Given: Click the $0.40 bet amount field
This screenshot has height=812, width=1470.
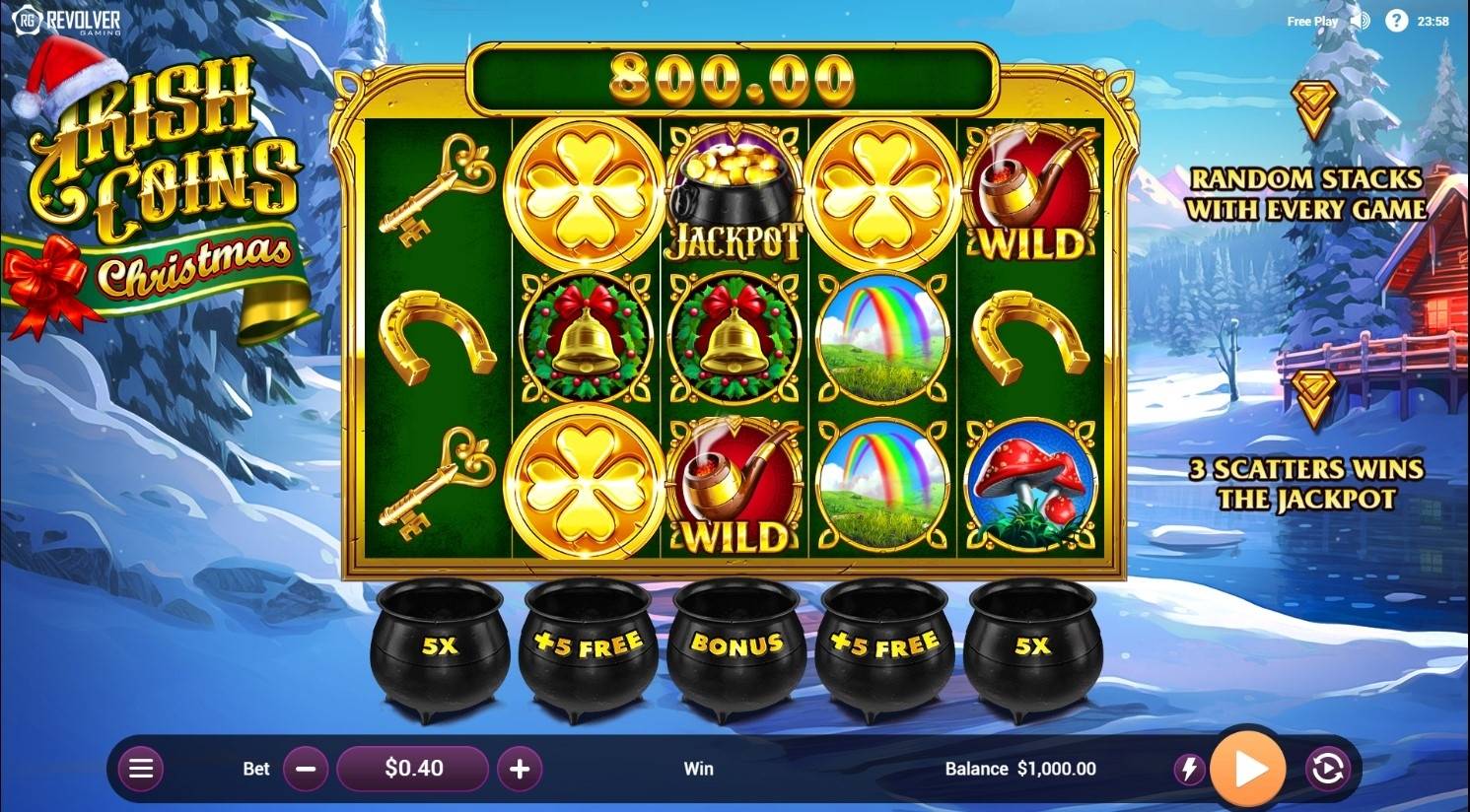Looking at the screenshot, I should click(x=413, y=769).
